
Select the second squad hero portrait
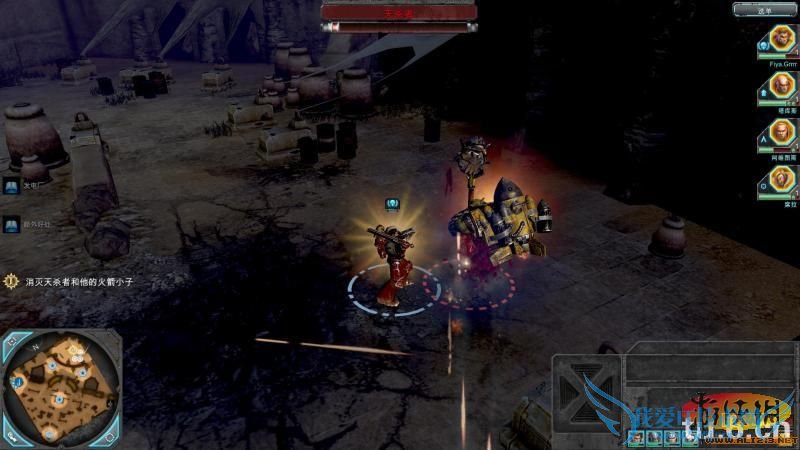(x=779, y=86)
